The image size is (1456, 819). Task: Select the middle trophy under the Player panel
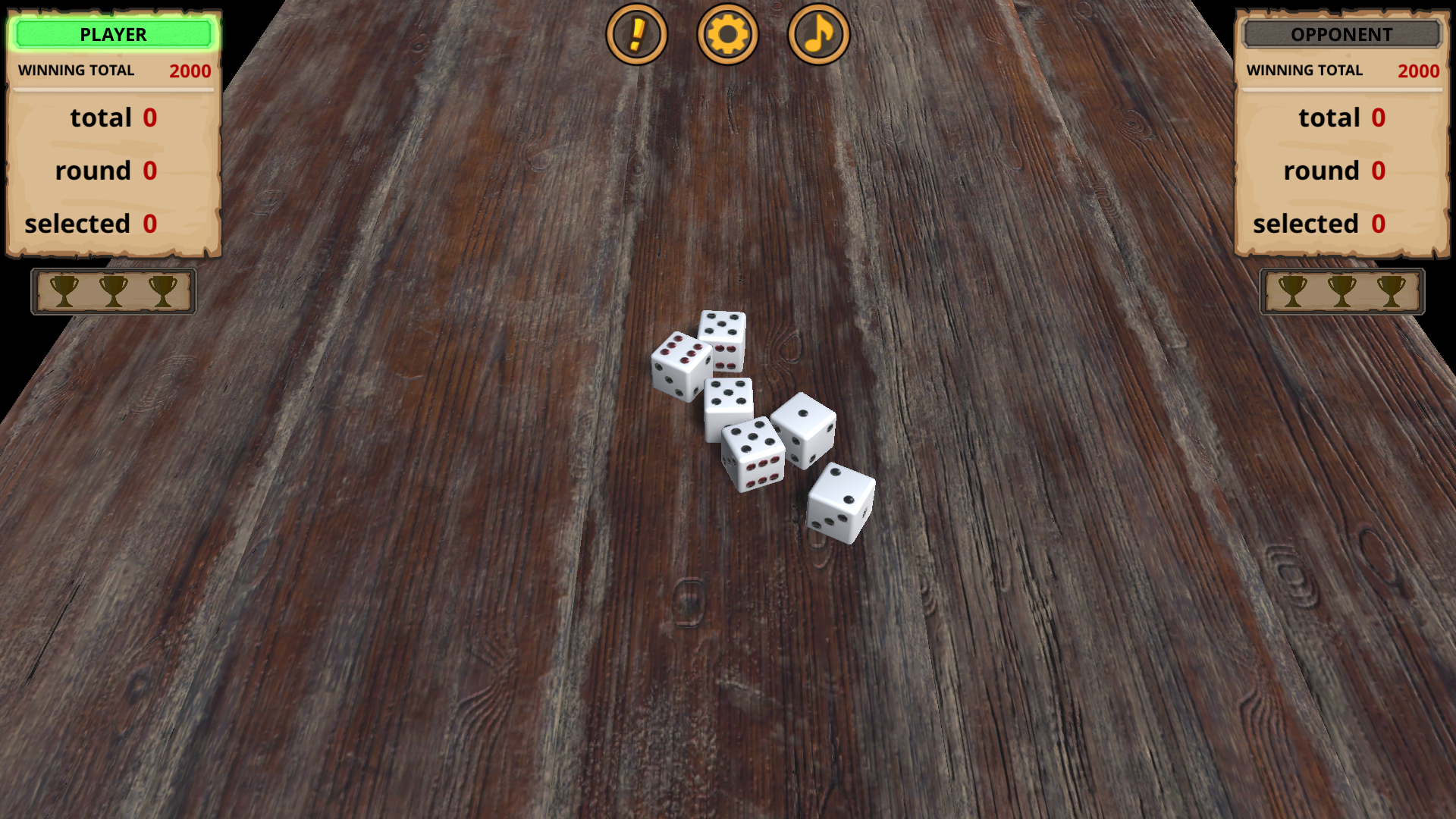coord(114,291)
